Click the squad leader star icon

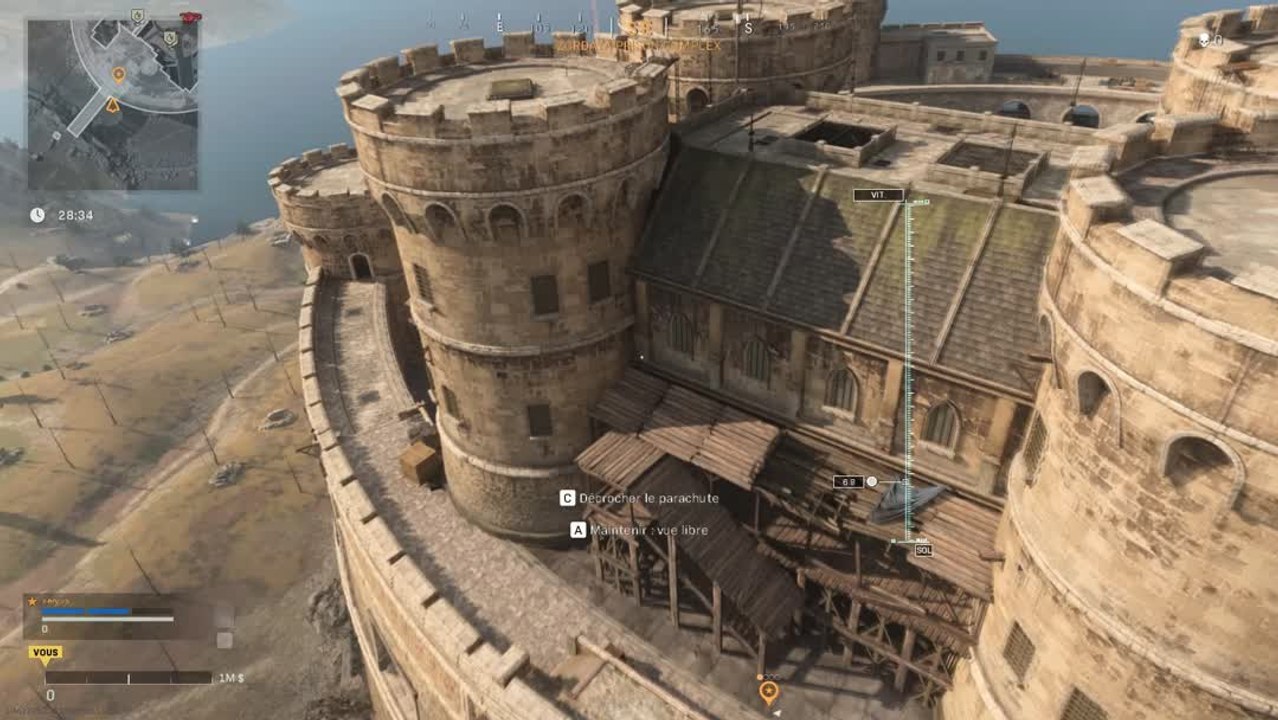(x=32, y=601)
